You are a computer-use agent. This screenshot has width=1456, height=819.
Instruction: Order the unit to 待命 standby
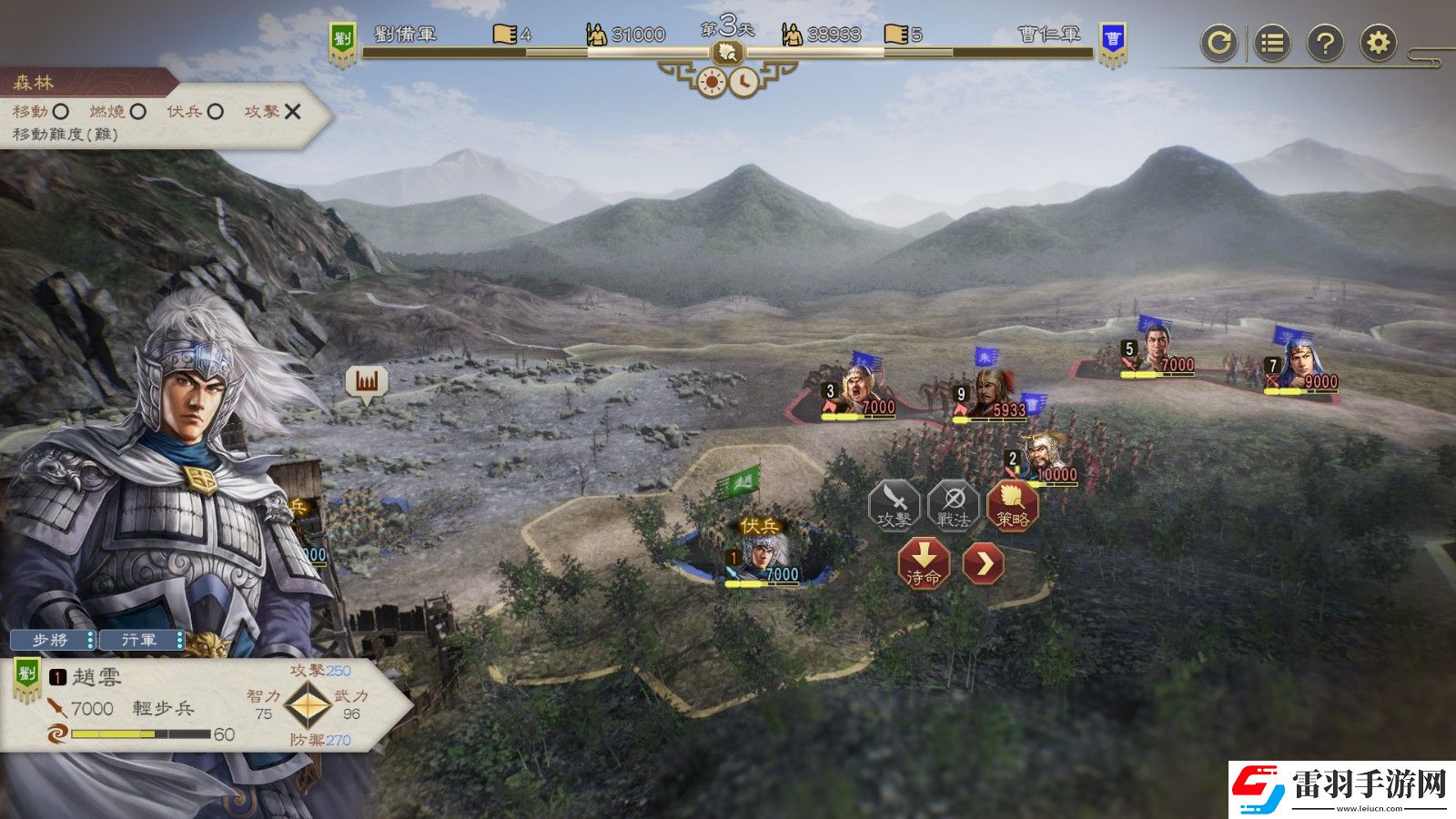point(924,563)
